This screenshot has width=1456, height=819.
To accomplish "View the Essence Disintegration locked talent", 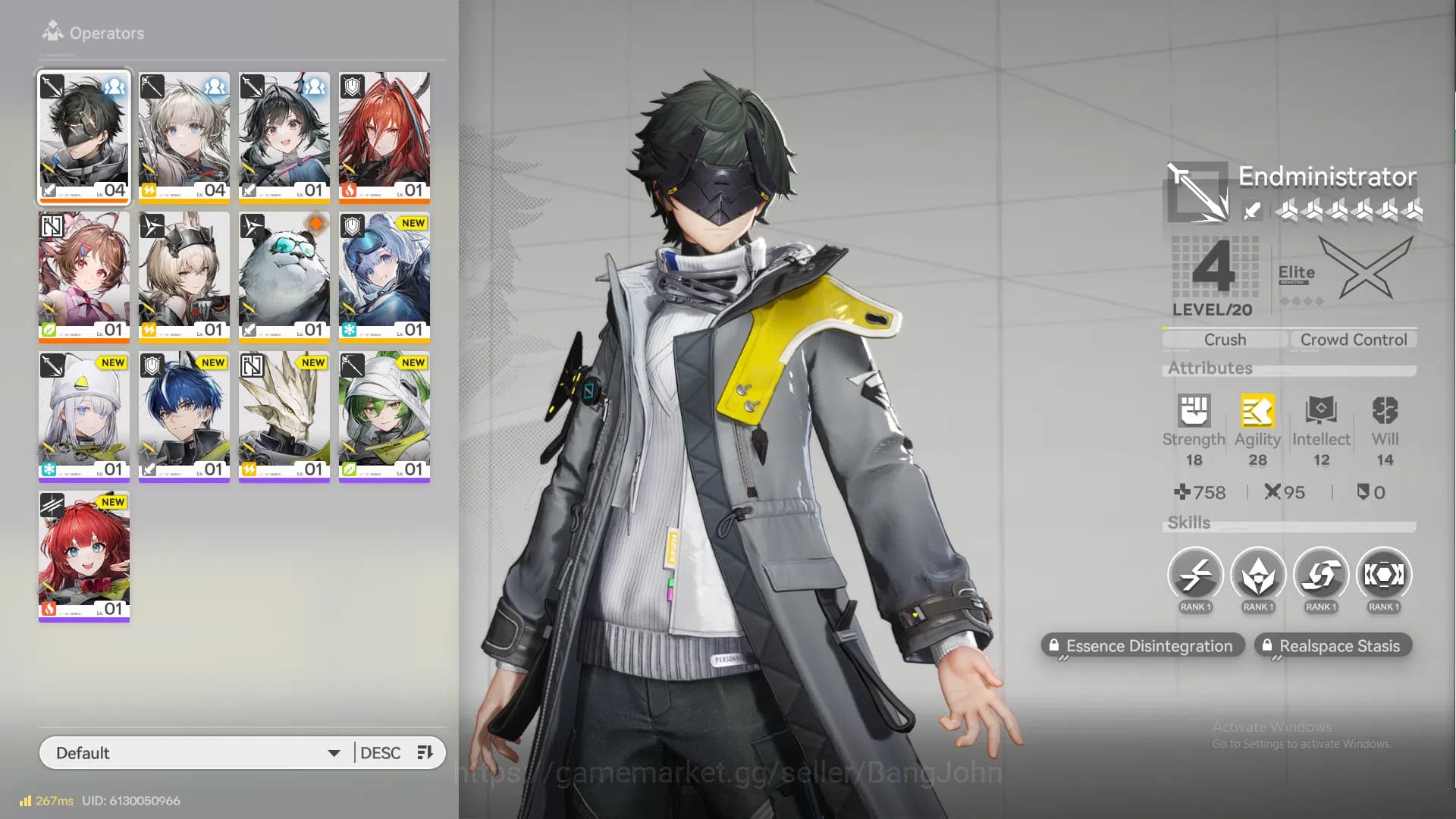I will point(1142,646).
